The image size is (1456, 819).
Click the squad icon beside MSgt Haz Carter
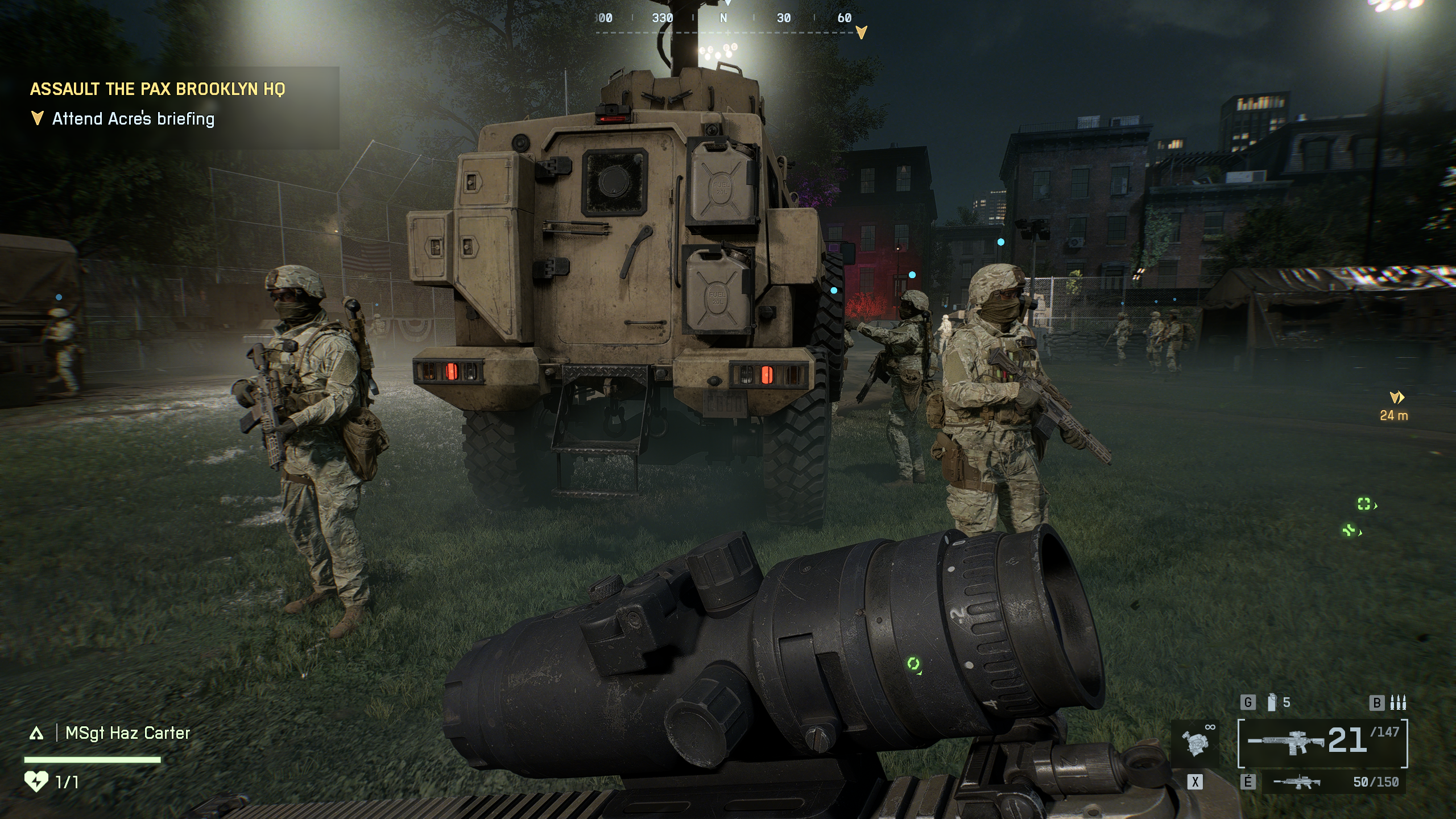point(36,734)
